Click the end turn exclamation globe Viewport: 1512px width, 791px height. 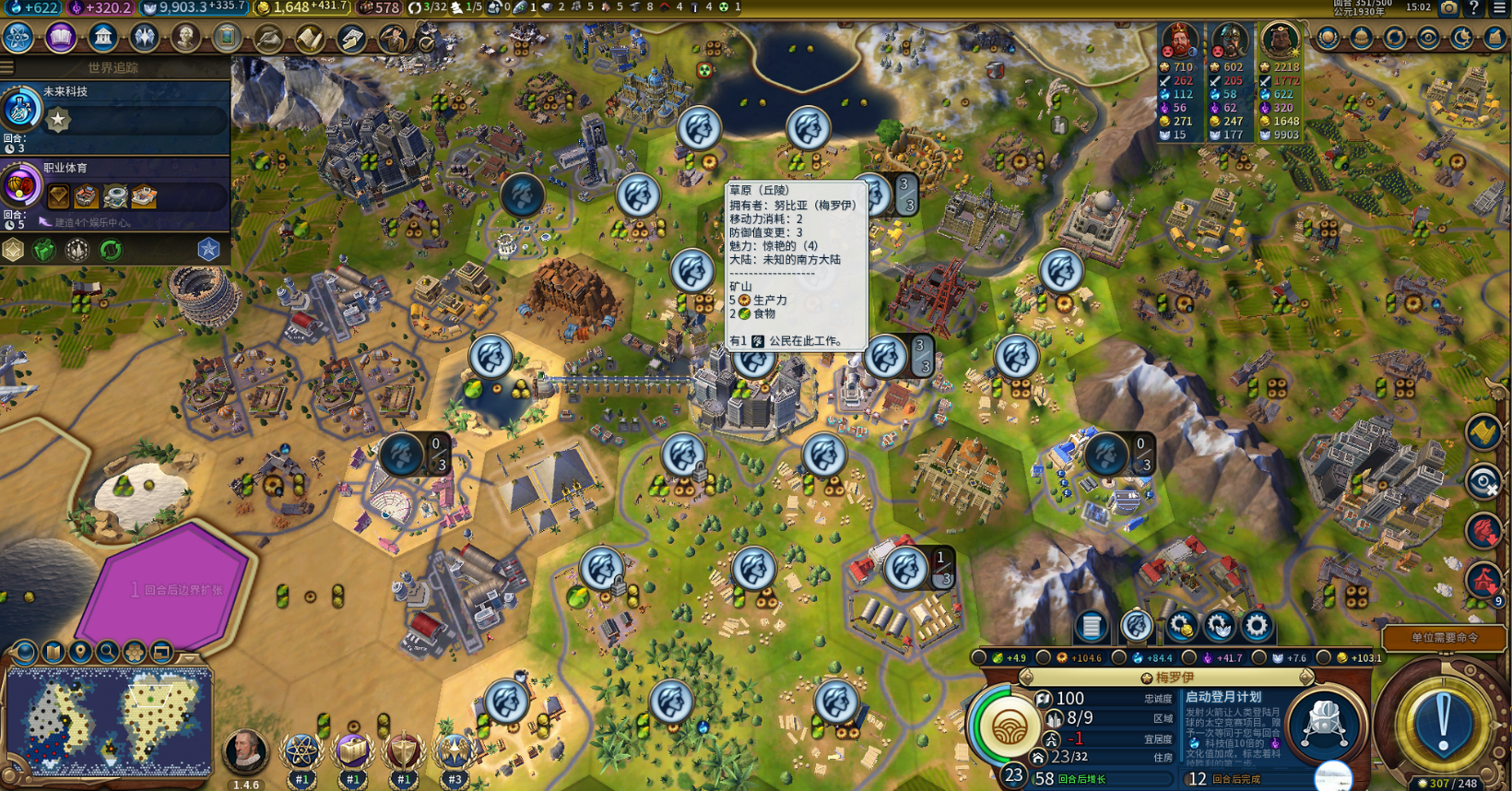tap(1443, 721)
